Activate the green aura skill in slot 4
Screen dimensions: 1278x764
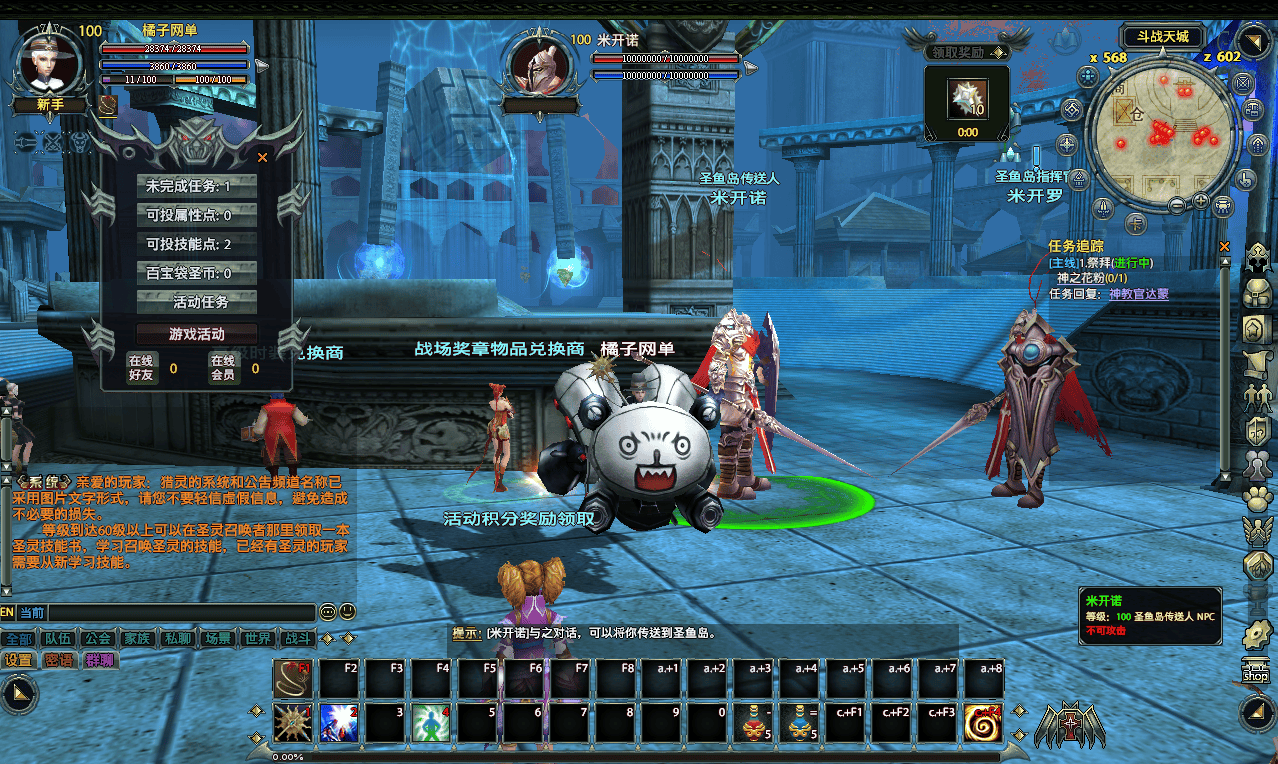431,723
